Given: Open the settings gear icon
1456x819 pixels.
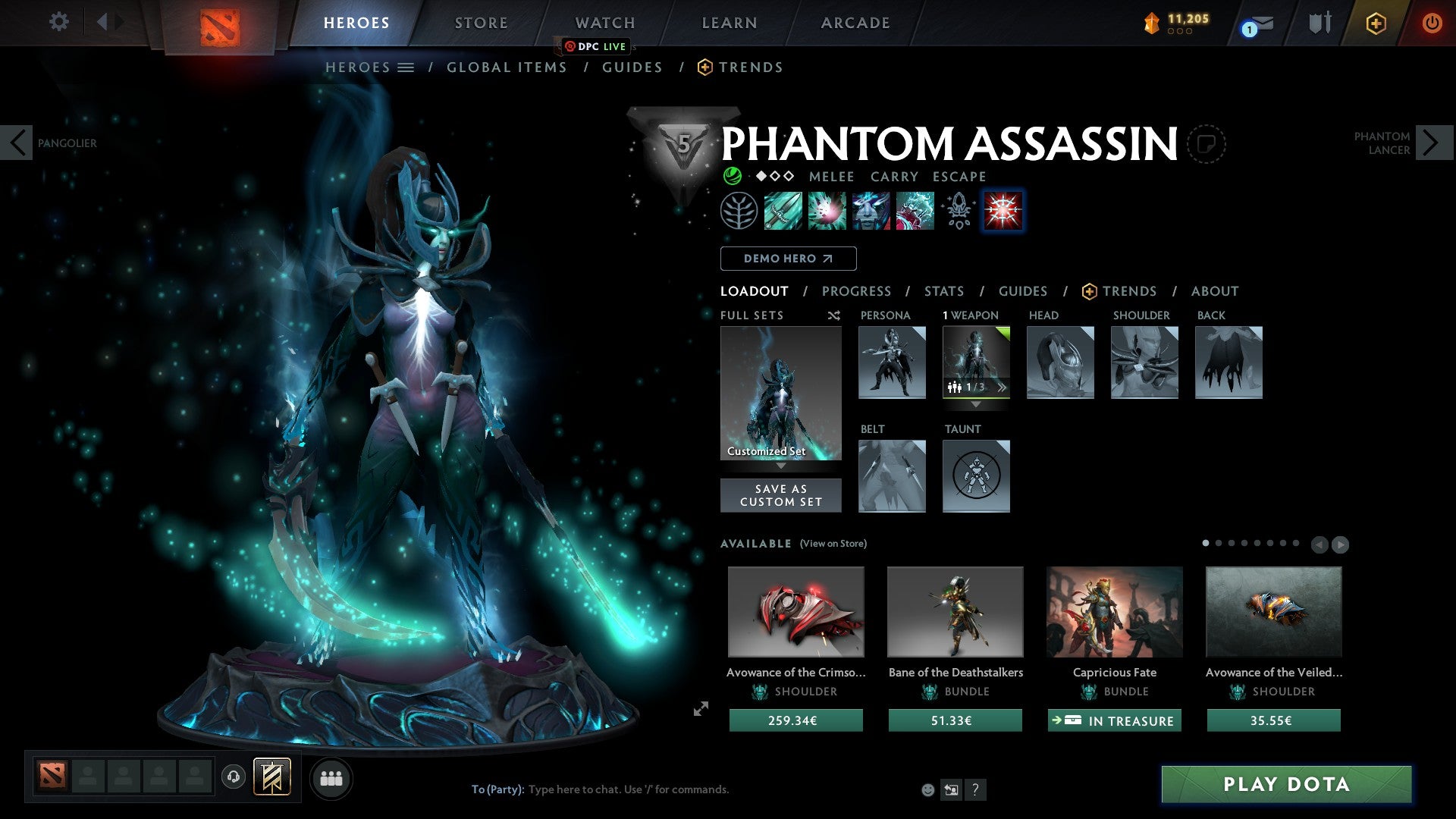Looking at the screenshot, I should [x=58, y=22].
